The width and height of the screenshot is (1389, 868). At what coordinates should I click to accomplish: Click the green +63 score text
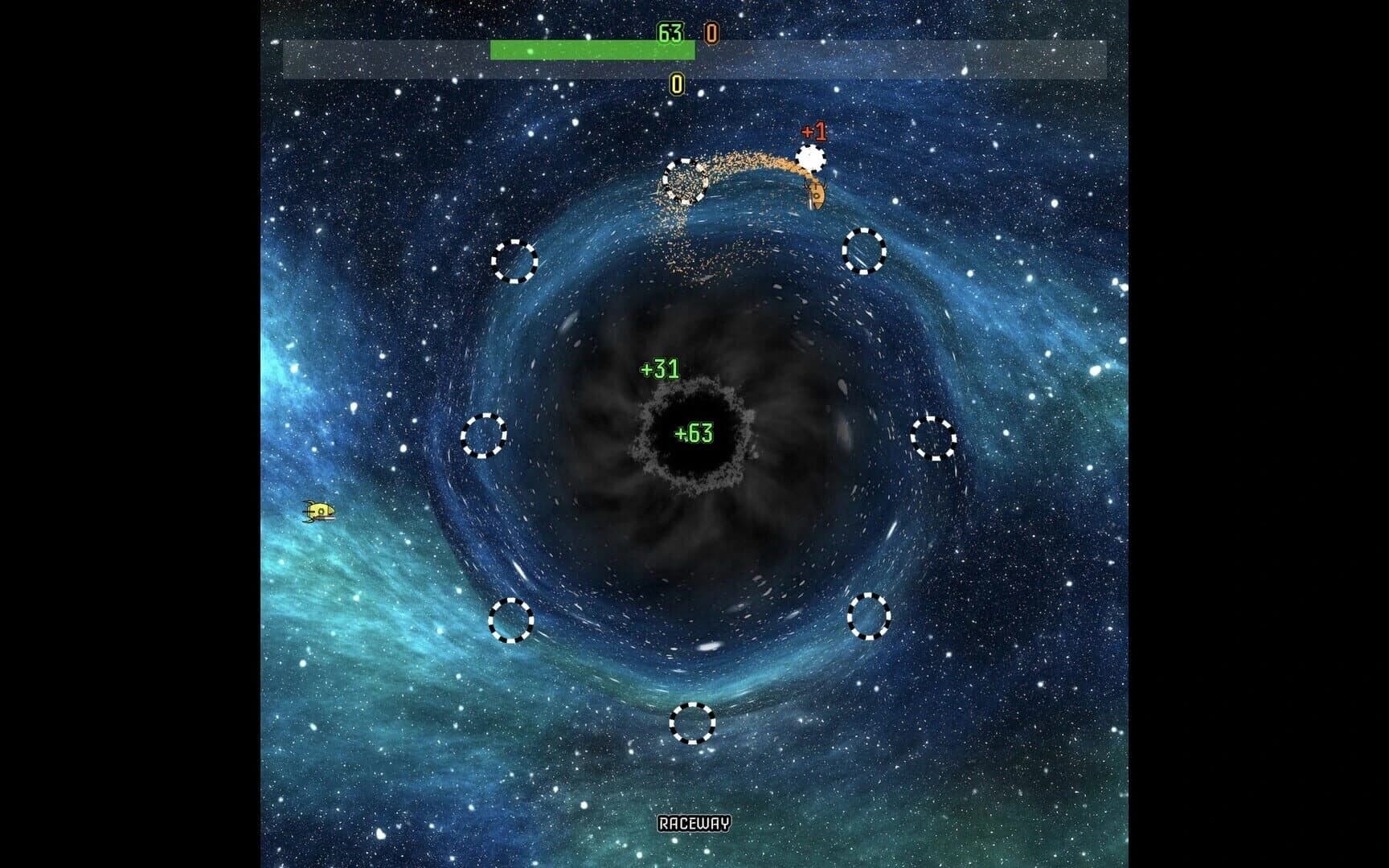(x=694, y=432)
